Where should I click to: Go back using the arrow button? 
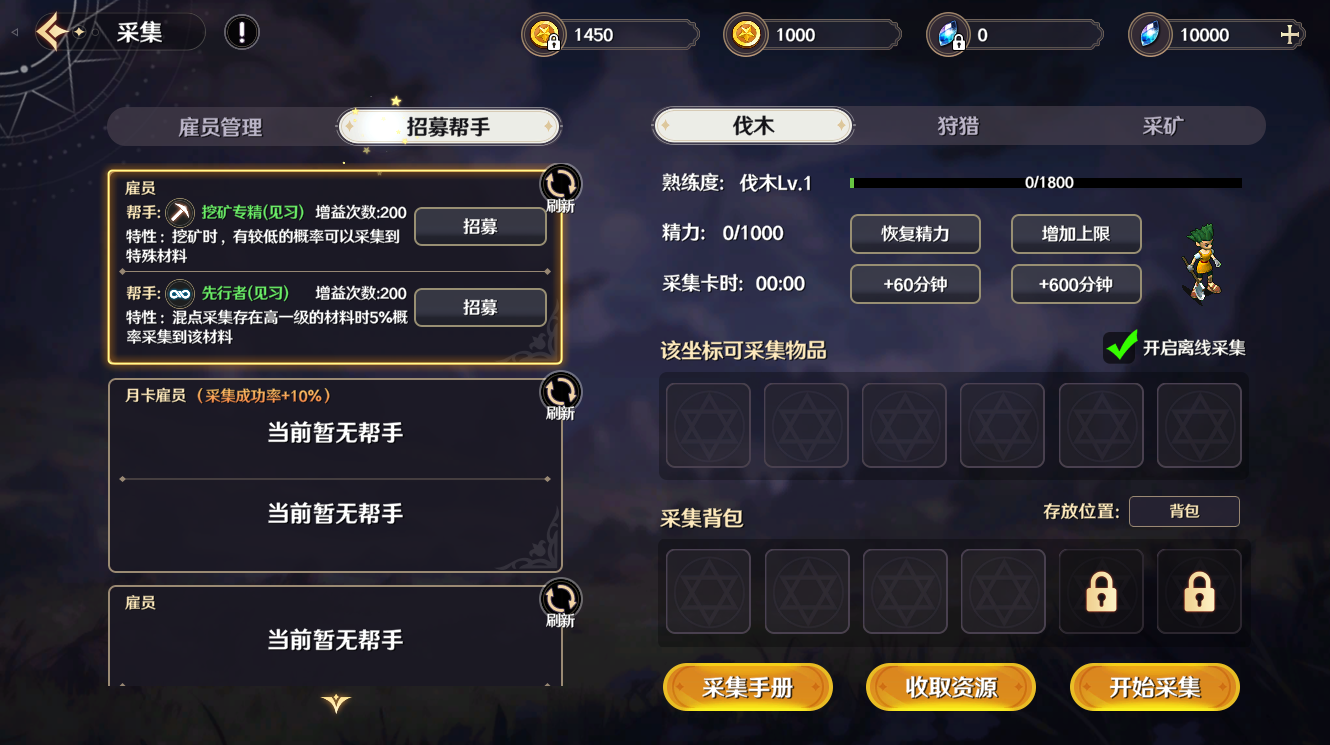coord(52,33)
